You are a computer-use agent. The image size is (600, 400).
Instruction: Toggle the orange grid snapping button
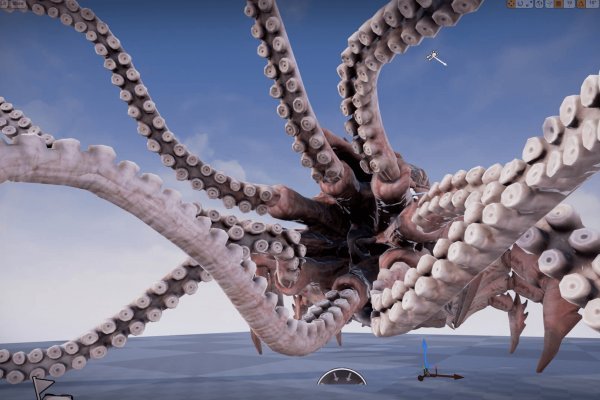(558, 4)
